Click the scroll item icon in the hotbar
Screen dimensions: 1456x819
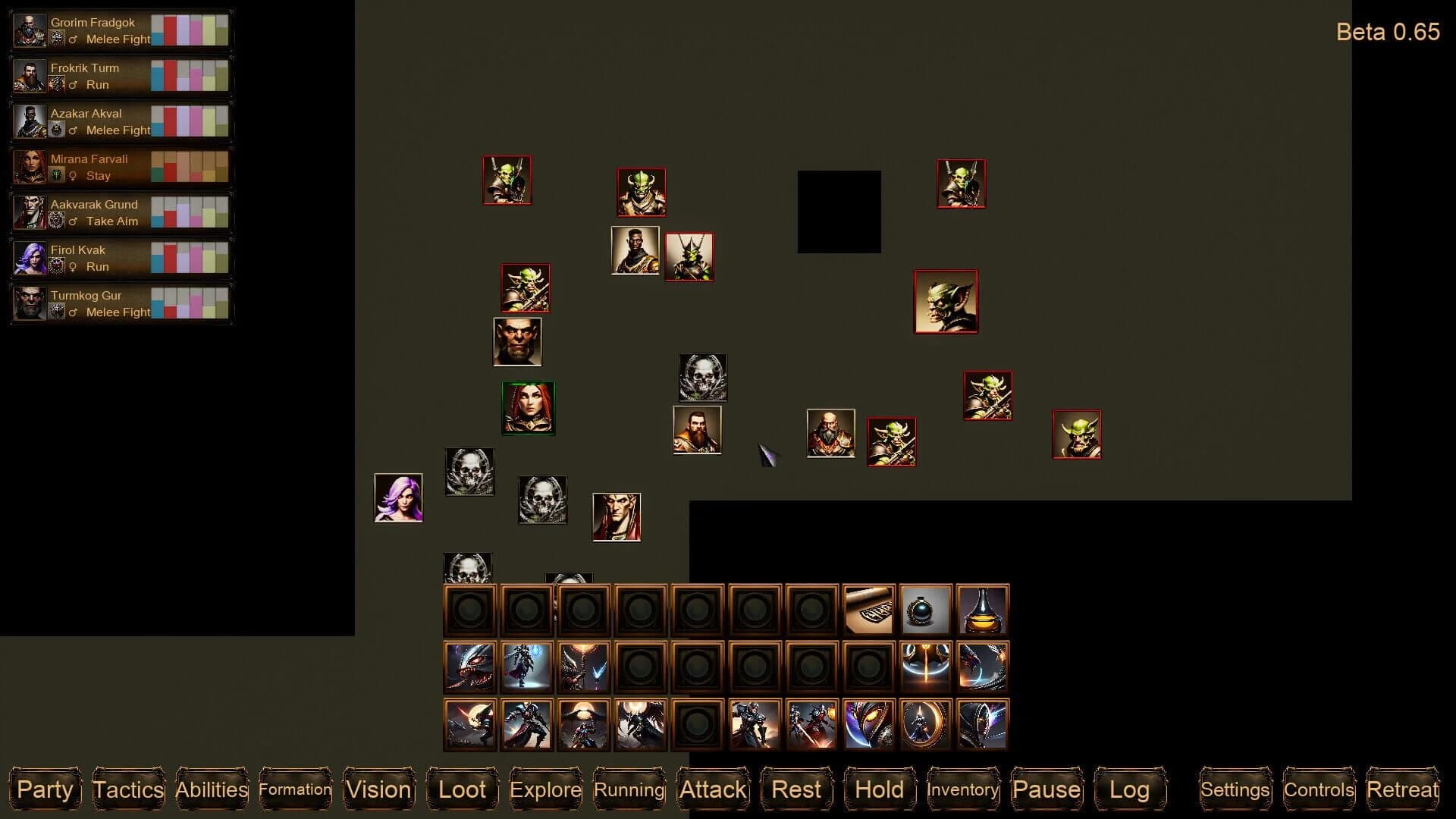coord(871,608)
